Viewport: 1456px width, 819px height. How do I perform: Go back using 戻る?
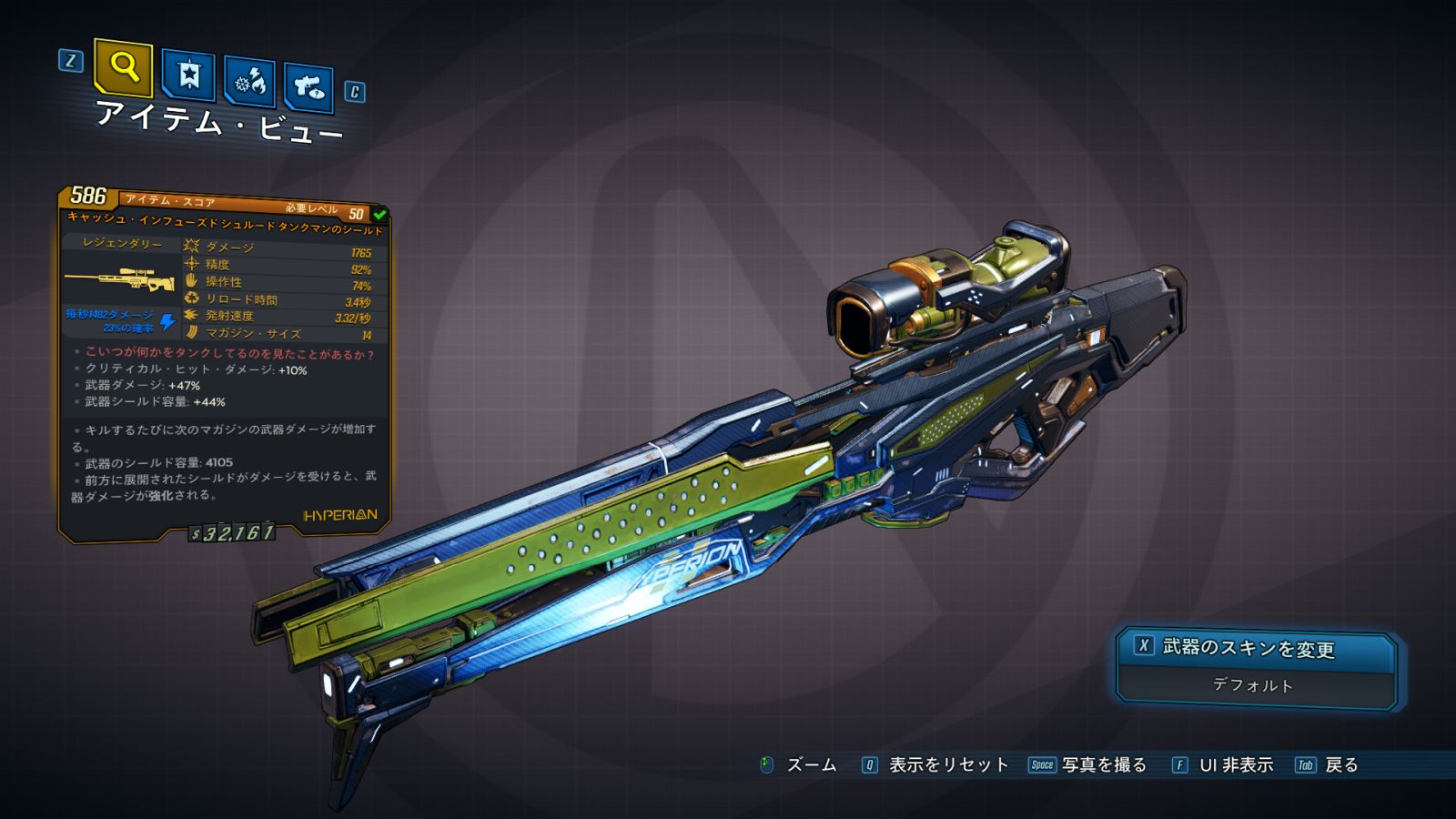tap(1340, 765)
